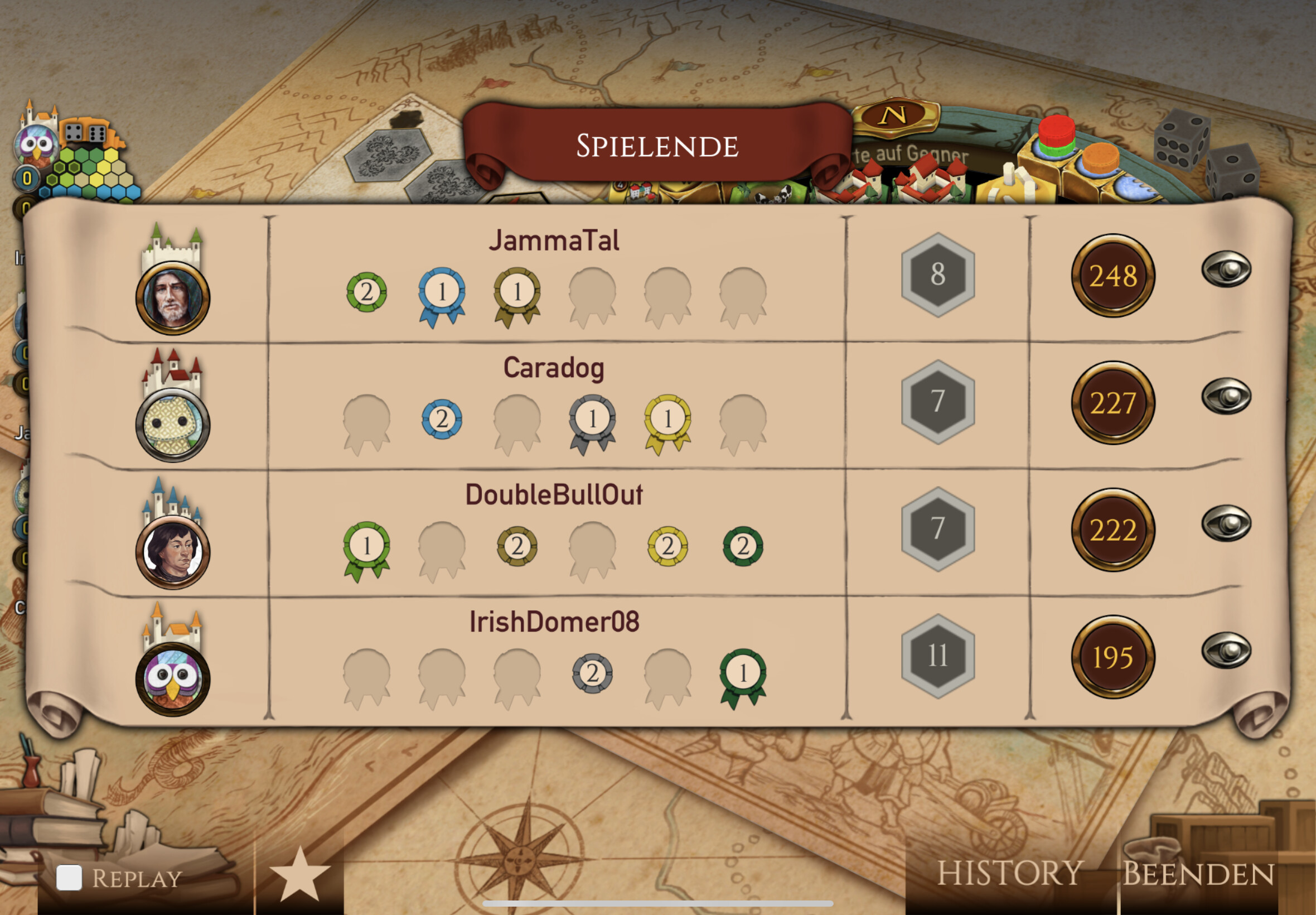Select JammaTal's hooded man avatar

[x=172, y=298]
